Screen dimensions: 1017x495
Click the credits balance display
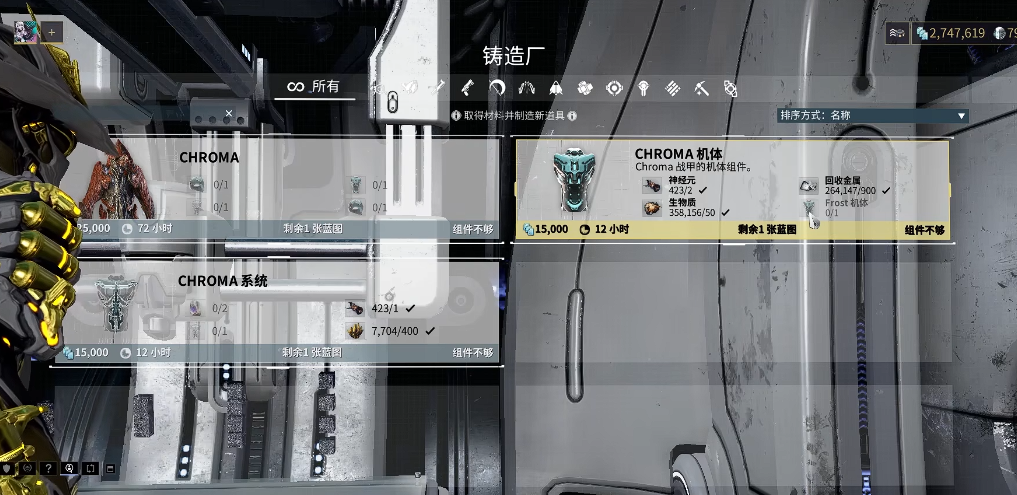click(x=949, y=33)
